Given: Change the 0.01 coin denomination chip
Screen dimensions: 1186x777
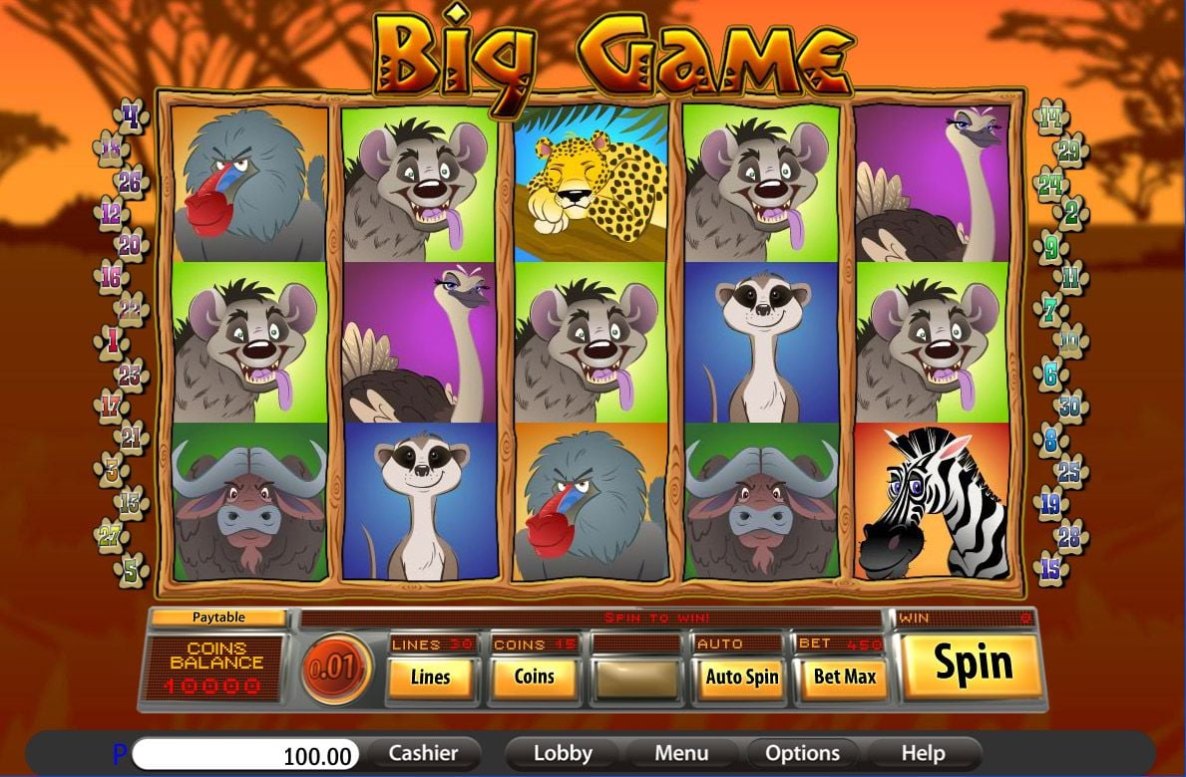Looking at the screenshot, I should [336, 667].
